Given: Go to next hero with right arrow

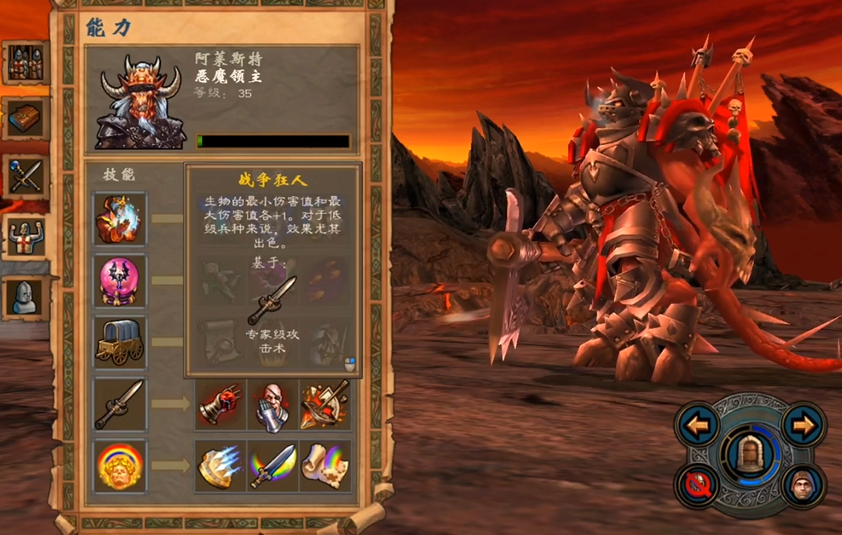Looking at the screenshot, I should point(802,426).
